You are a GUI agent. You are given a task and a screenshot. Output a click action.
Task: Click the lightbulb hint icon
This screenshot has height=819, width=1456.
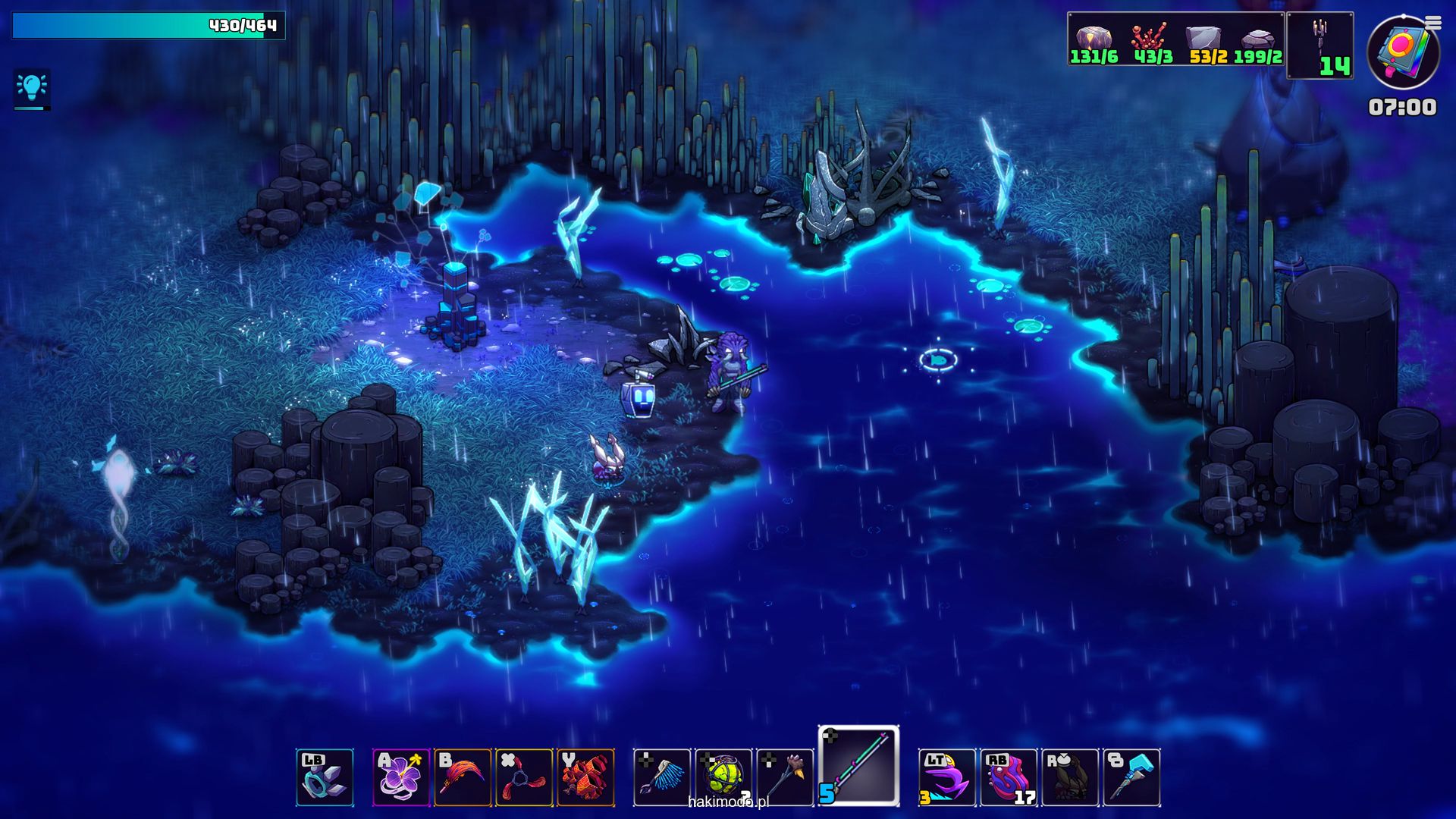click(32, 89)
